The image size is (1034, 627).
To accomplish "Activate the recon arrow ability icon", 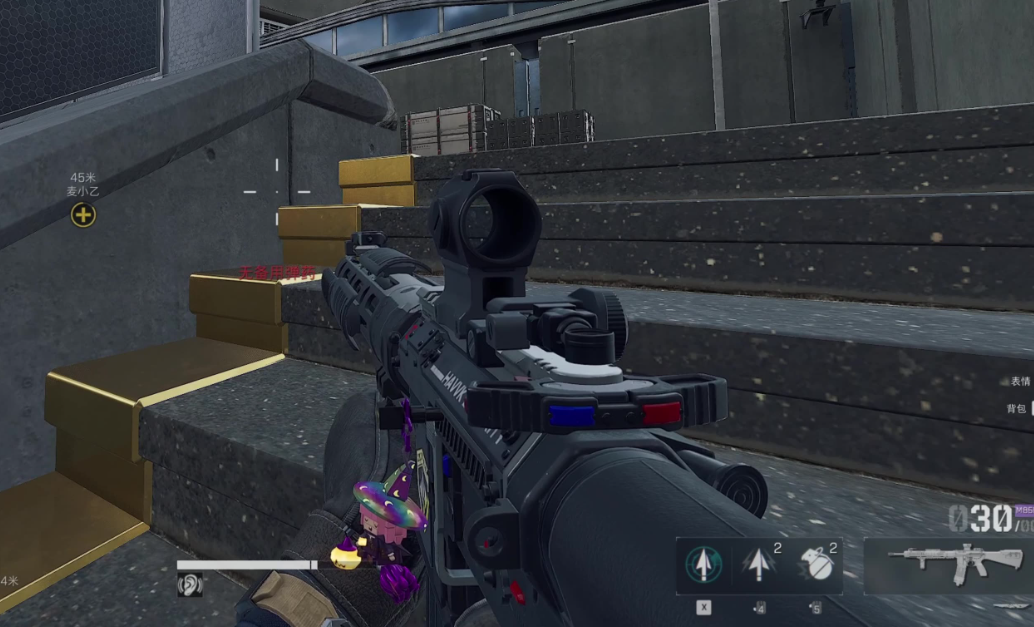I will (704, 567).
